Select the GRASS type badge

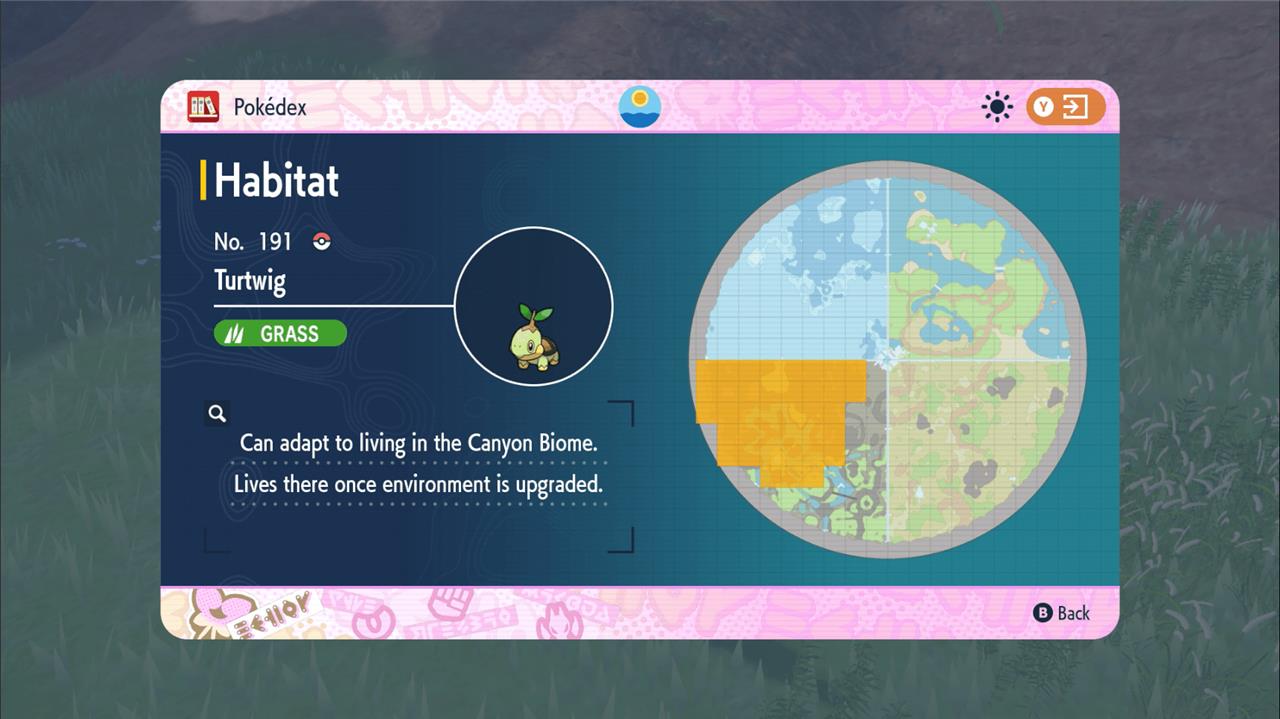[x=281, y=333]
